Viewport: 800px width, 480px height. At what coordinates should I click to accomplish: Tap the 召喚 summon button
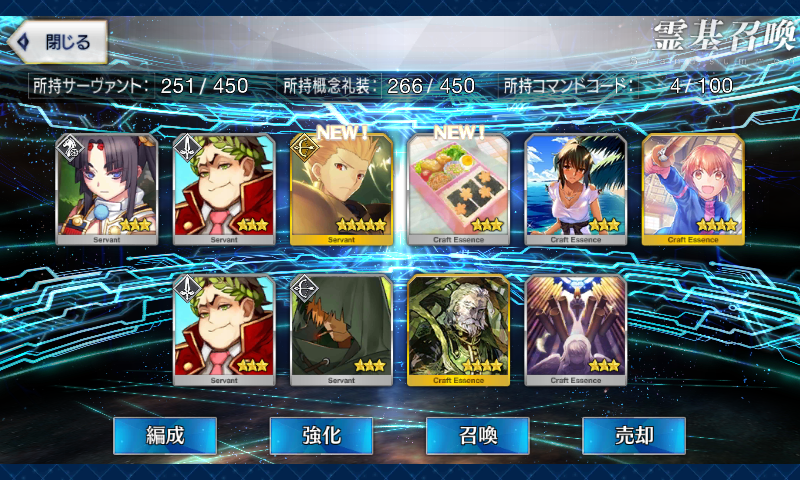[x=477, y=436]
